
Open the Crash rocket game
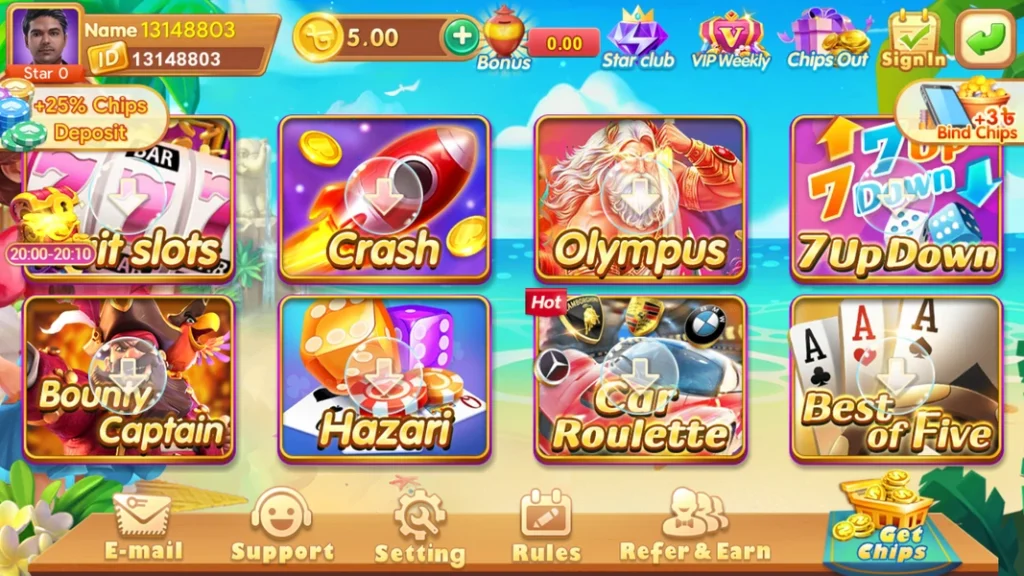pos(384,198)
